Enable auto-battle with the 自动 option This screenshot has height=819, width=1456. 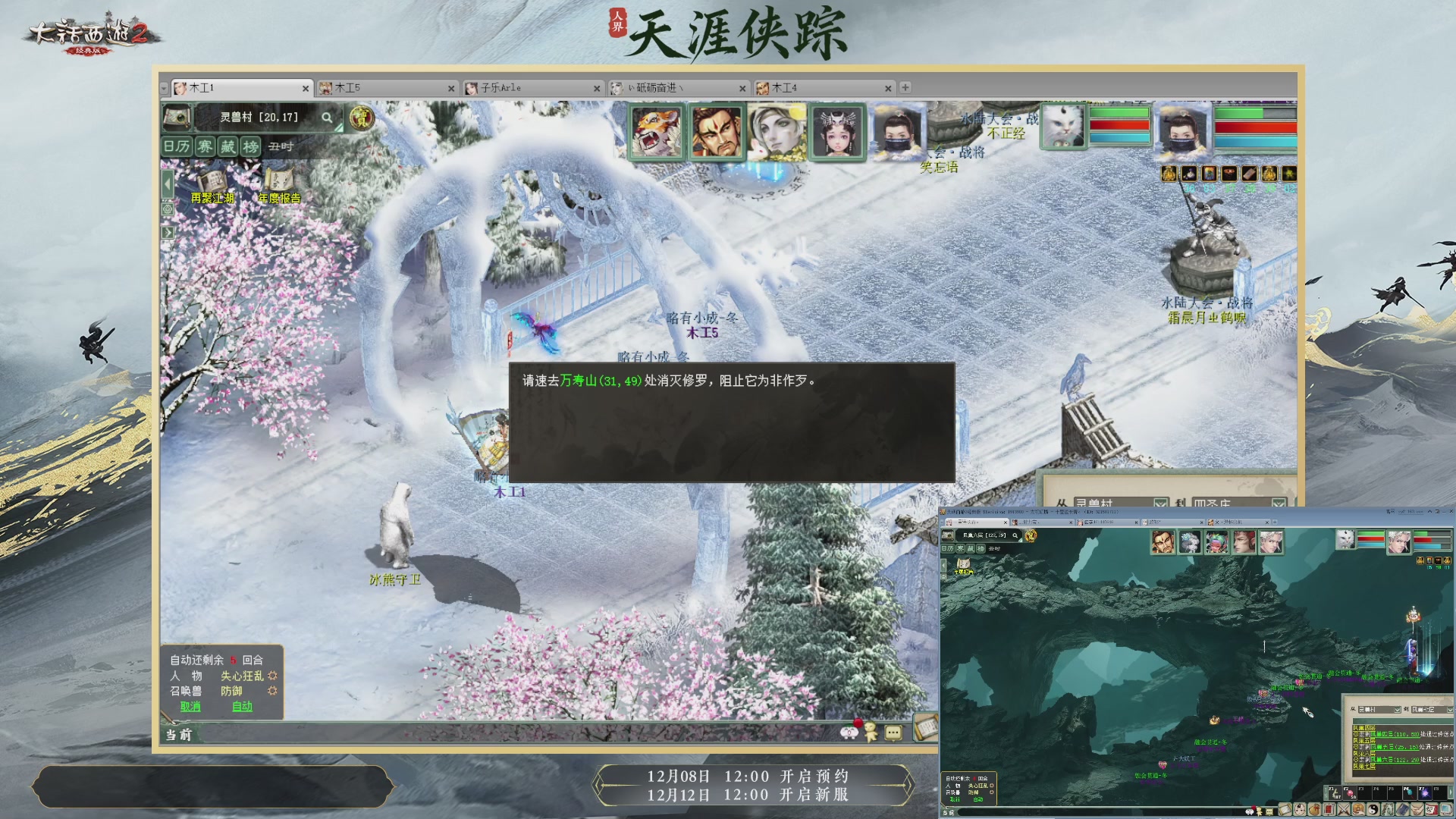coord(241,706)
